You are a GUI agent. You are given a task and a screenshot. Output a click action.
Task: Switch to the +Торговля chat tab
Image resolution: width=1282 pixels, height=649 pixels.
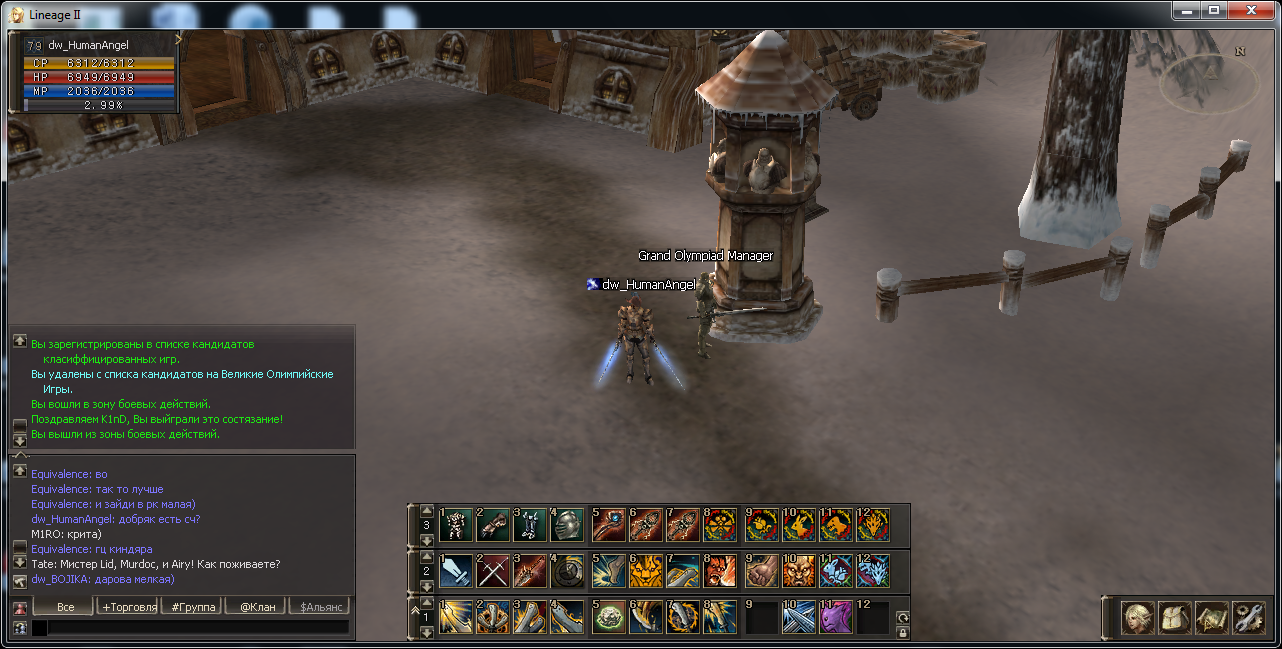click(128, 607)
